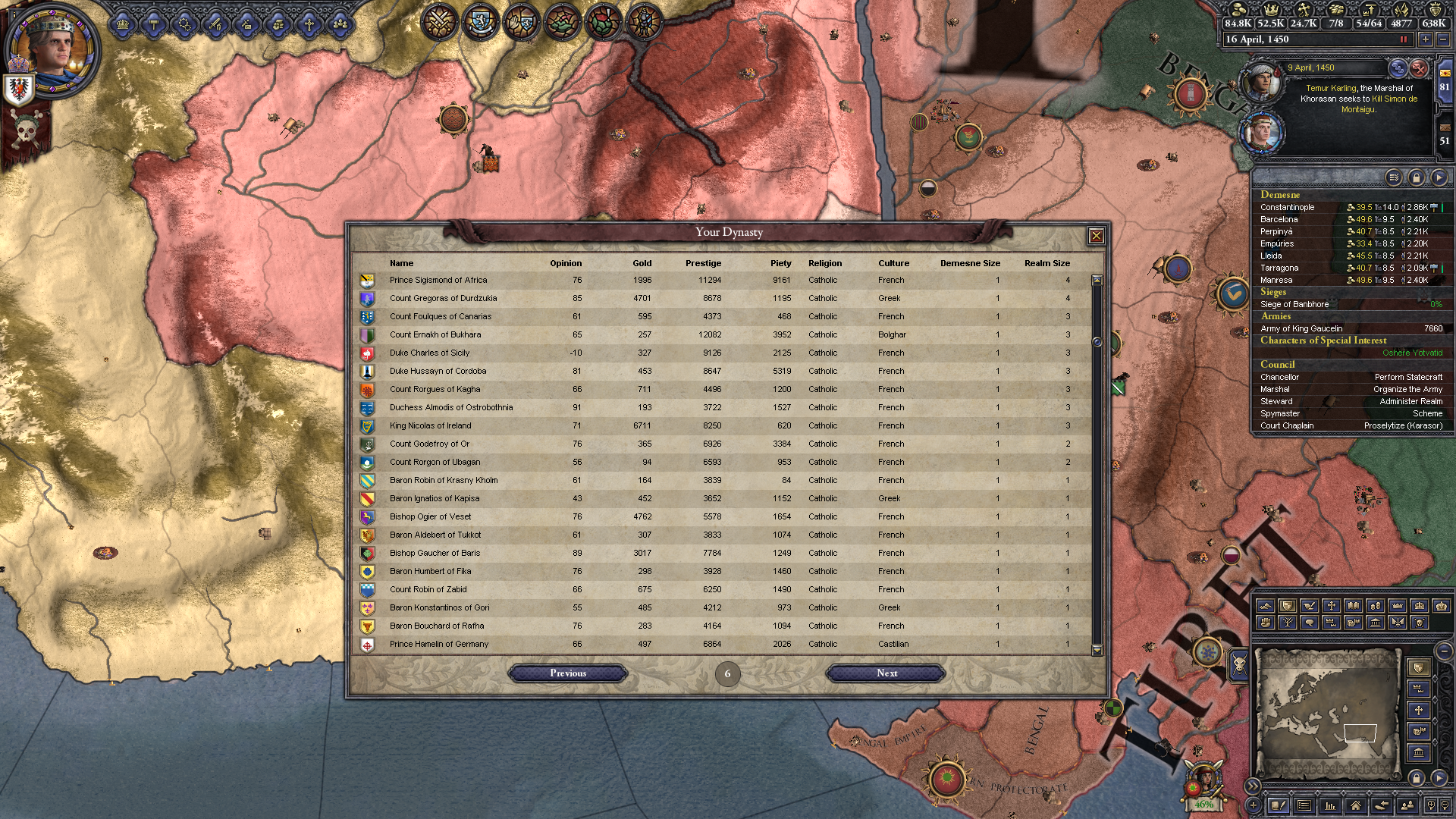Increase game speed with plus button
This screenshot has height=819, width=1456.
(x=1426, y=39)
